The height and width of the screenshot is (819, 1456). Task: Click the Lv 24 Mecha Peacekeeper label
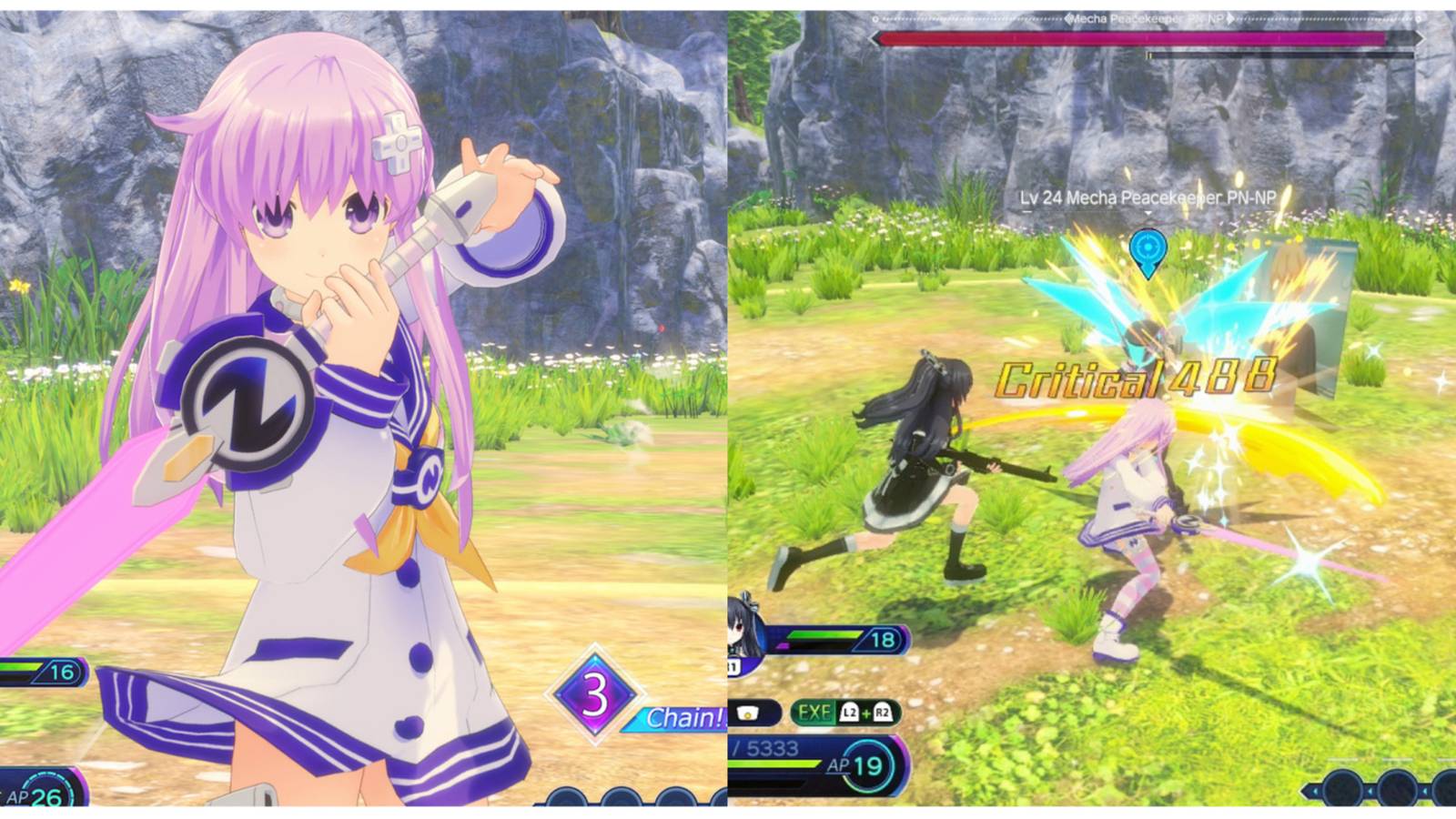point(1148,197)
